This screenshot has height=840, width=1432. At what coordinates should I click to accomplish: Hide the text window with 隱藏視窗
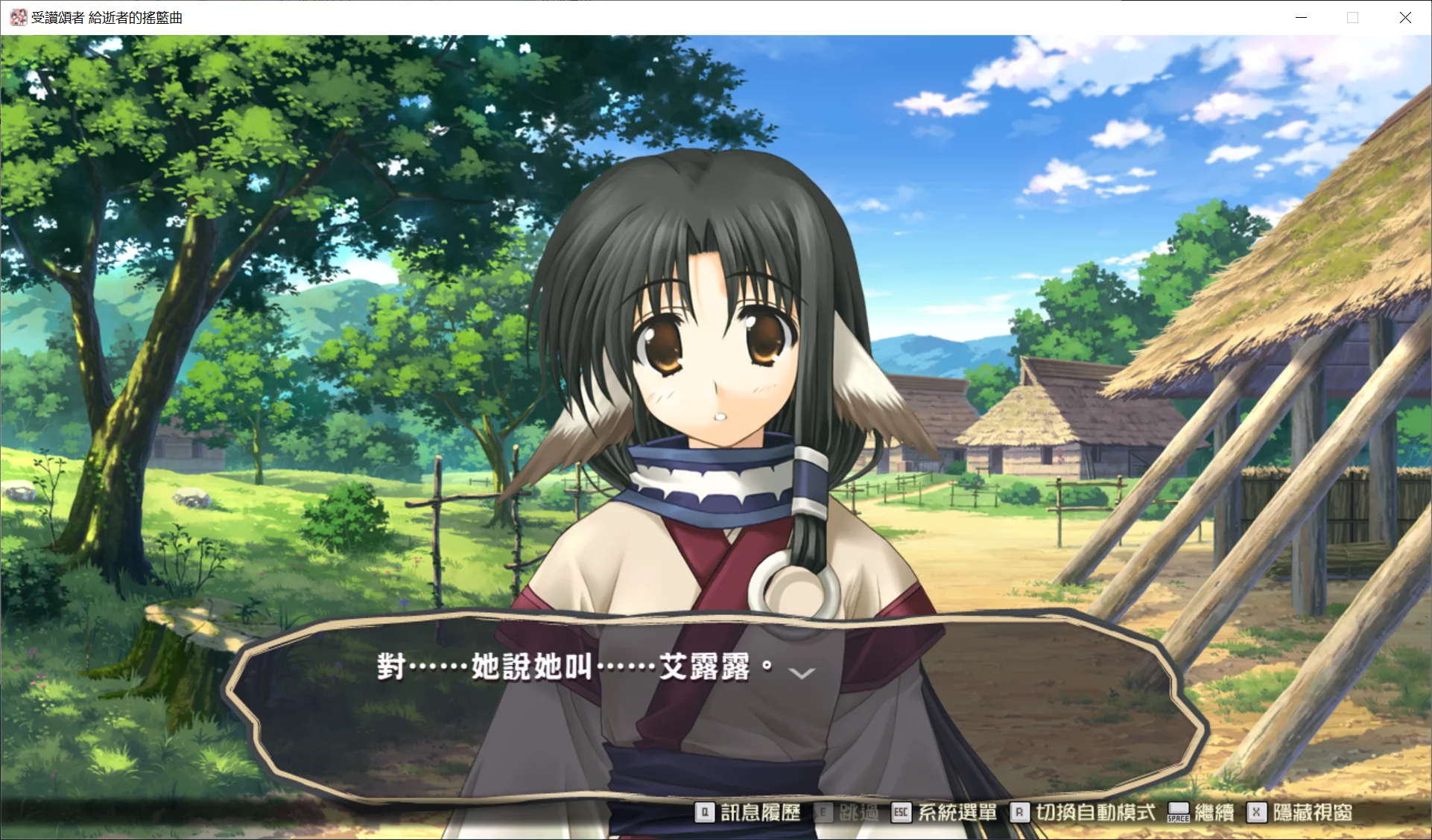coord(1300,812)
